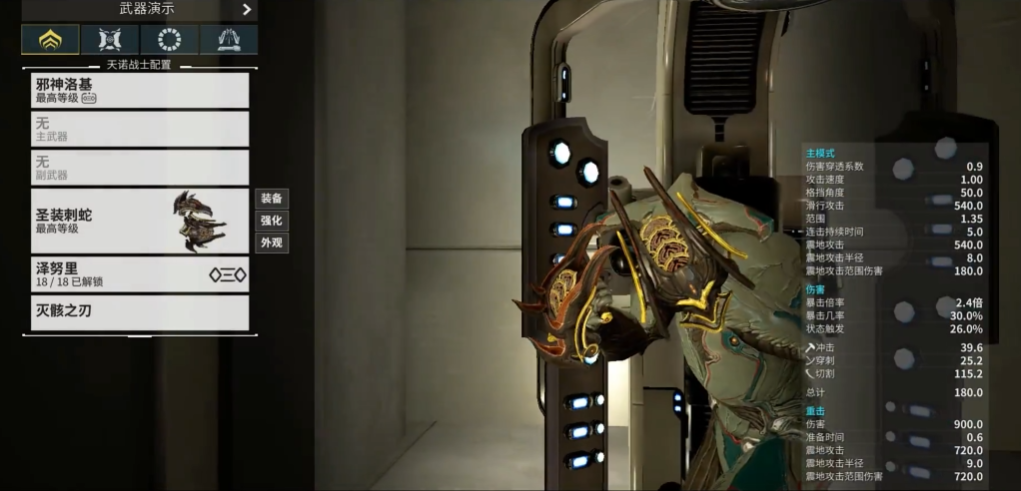Click the 装备 equip button
The image size is (1021, 491).
click(271, 198)
